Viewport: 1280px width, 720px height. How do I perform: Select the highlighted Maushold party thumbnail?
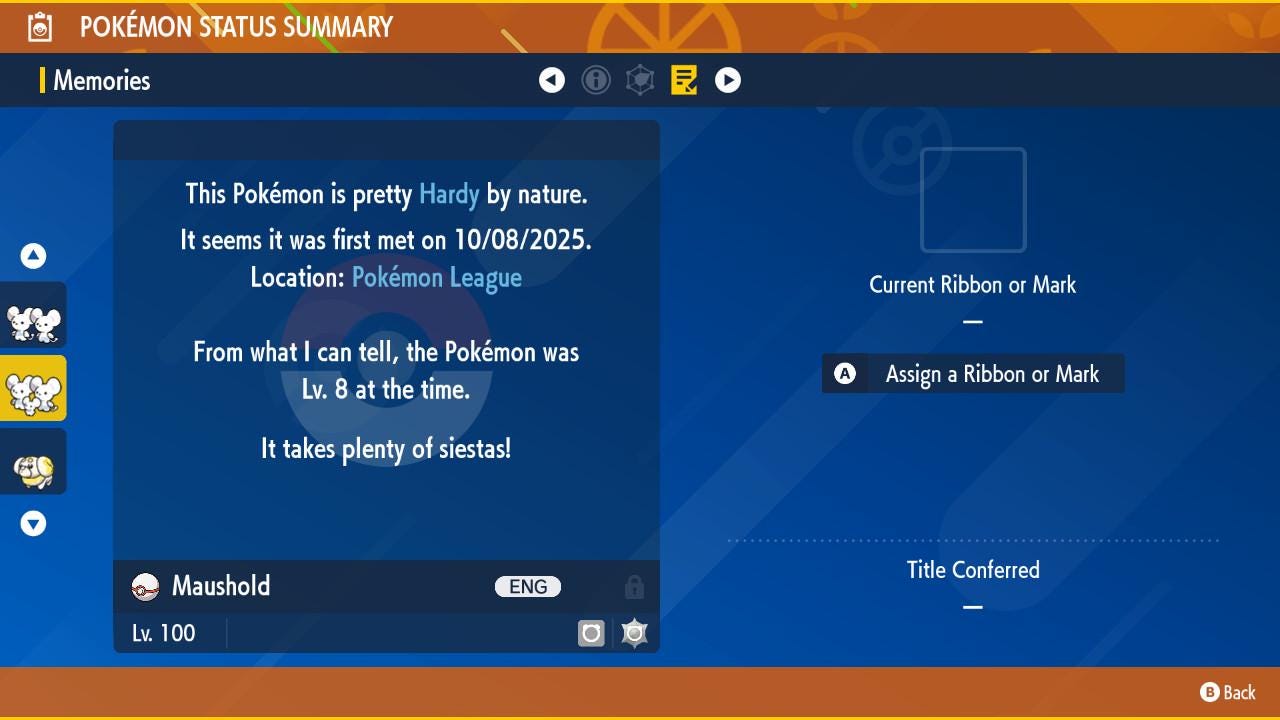[x=33, y=388]
